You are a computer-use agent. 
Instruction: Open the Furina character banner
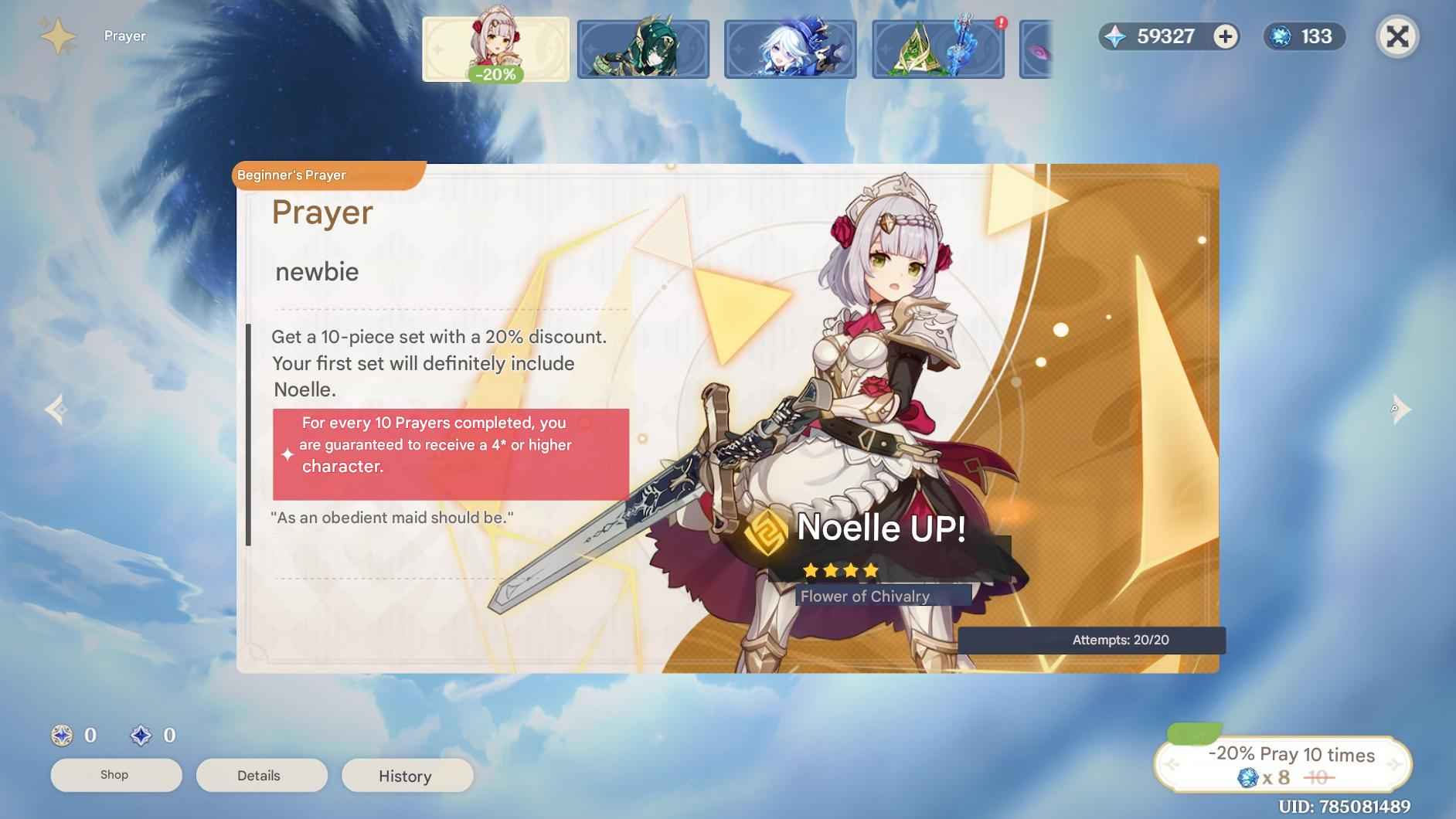click(790, 48)
